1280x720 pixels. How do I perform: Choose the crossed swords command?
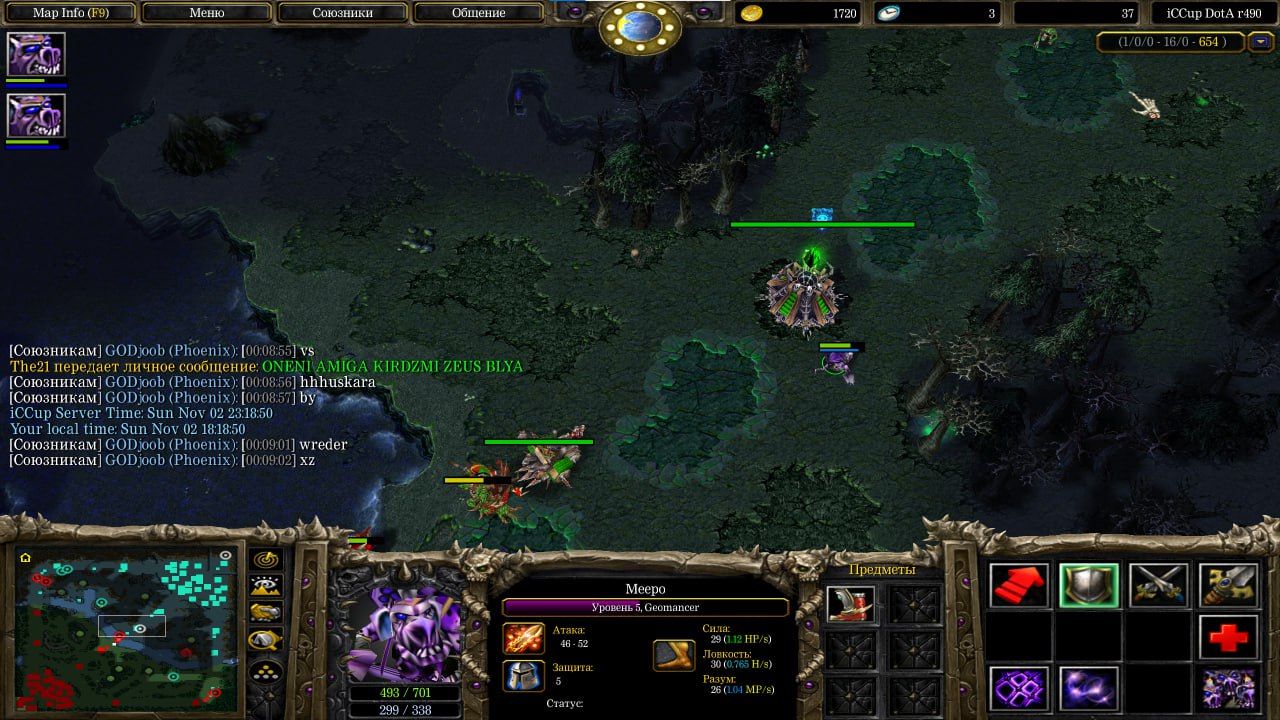[1158, 585]
